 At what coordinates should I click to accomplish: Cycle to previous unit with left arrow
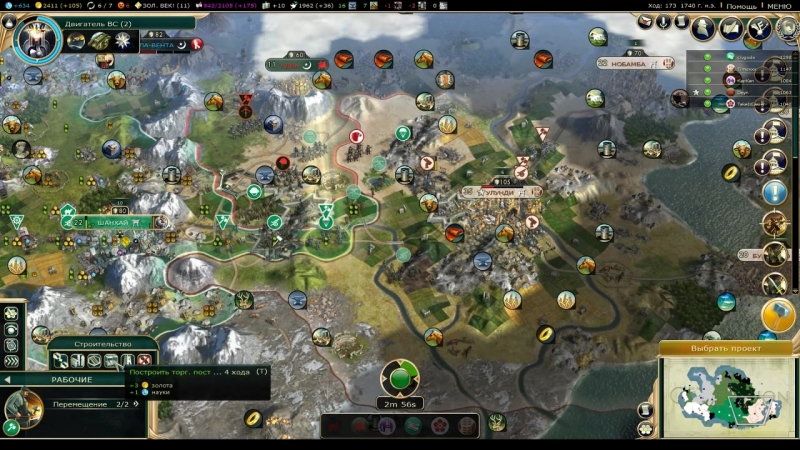click(8, 380)
